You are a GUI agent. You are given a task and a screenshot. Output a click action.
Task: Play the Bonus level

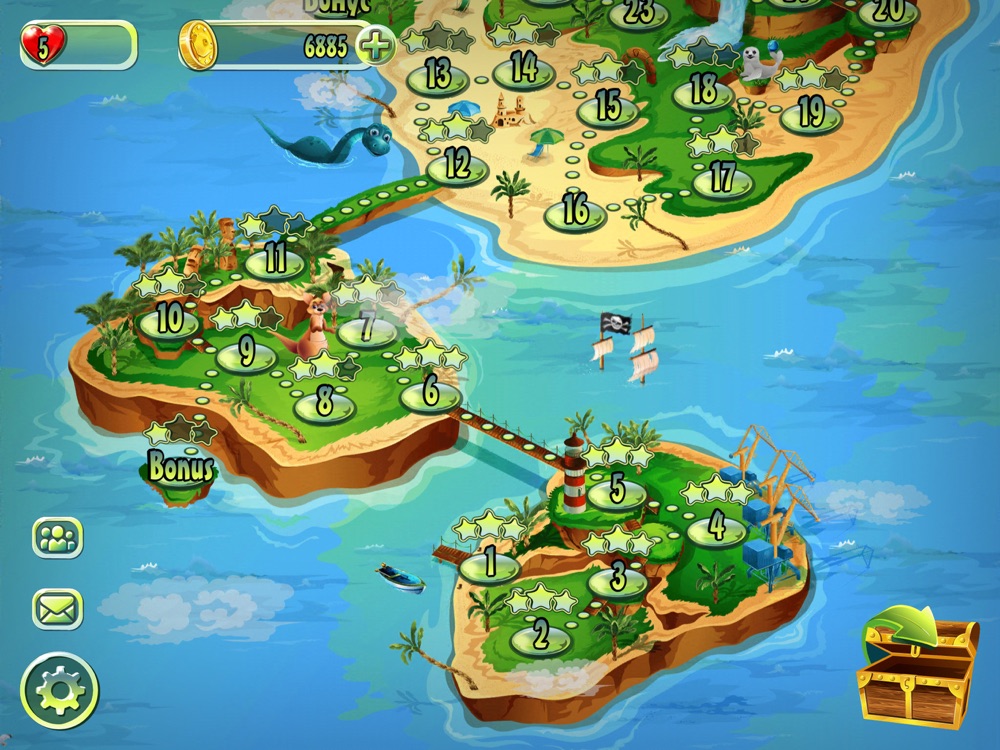(180, 470)
